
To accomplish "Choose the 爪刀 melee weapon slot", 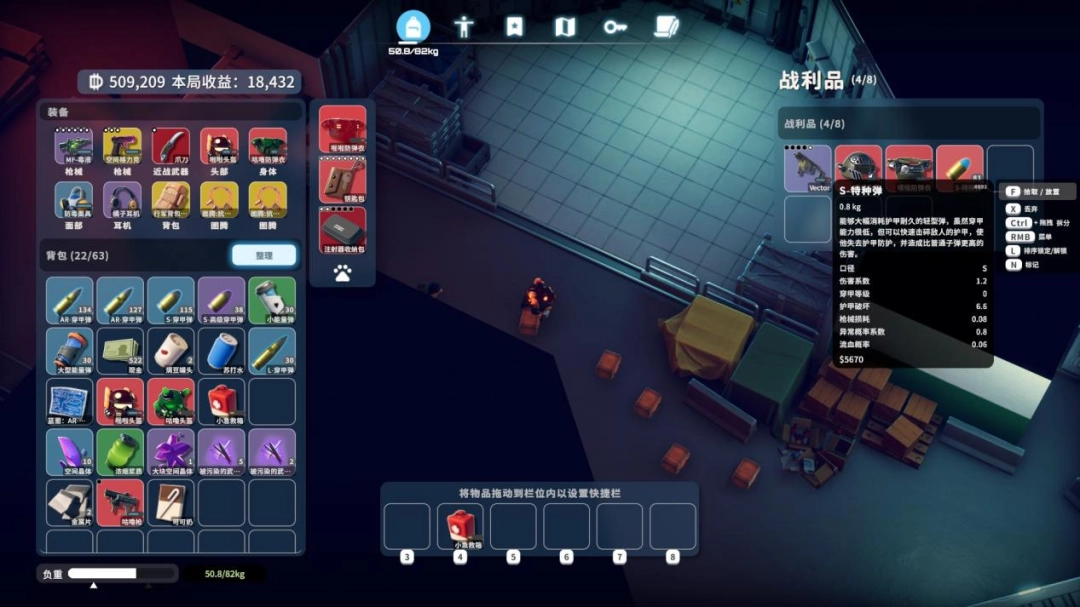I will [171, 148].
